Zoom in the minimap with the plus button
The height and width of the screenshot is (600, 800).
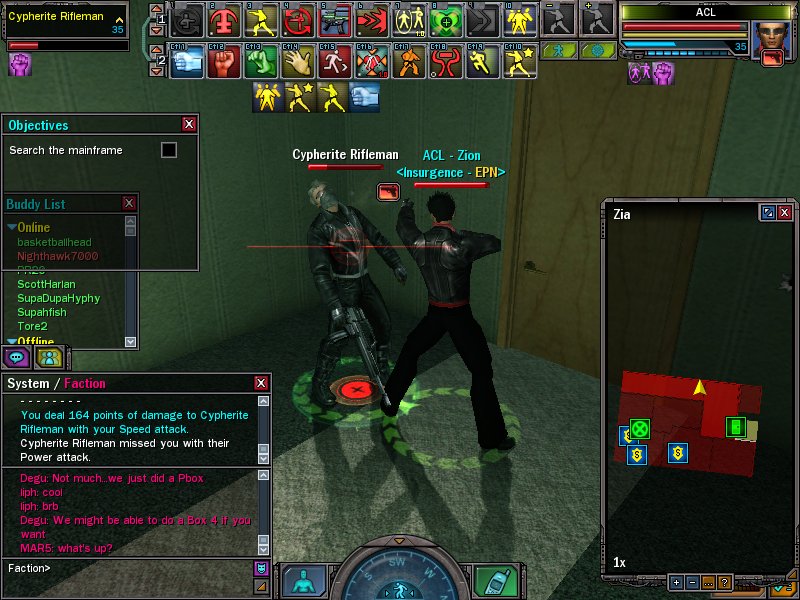point(677,582)
